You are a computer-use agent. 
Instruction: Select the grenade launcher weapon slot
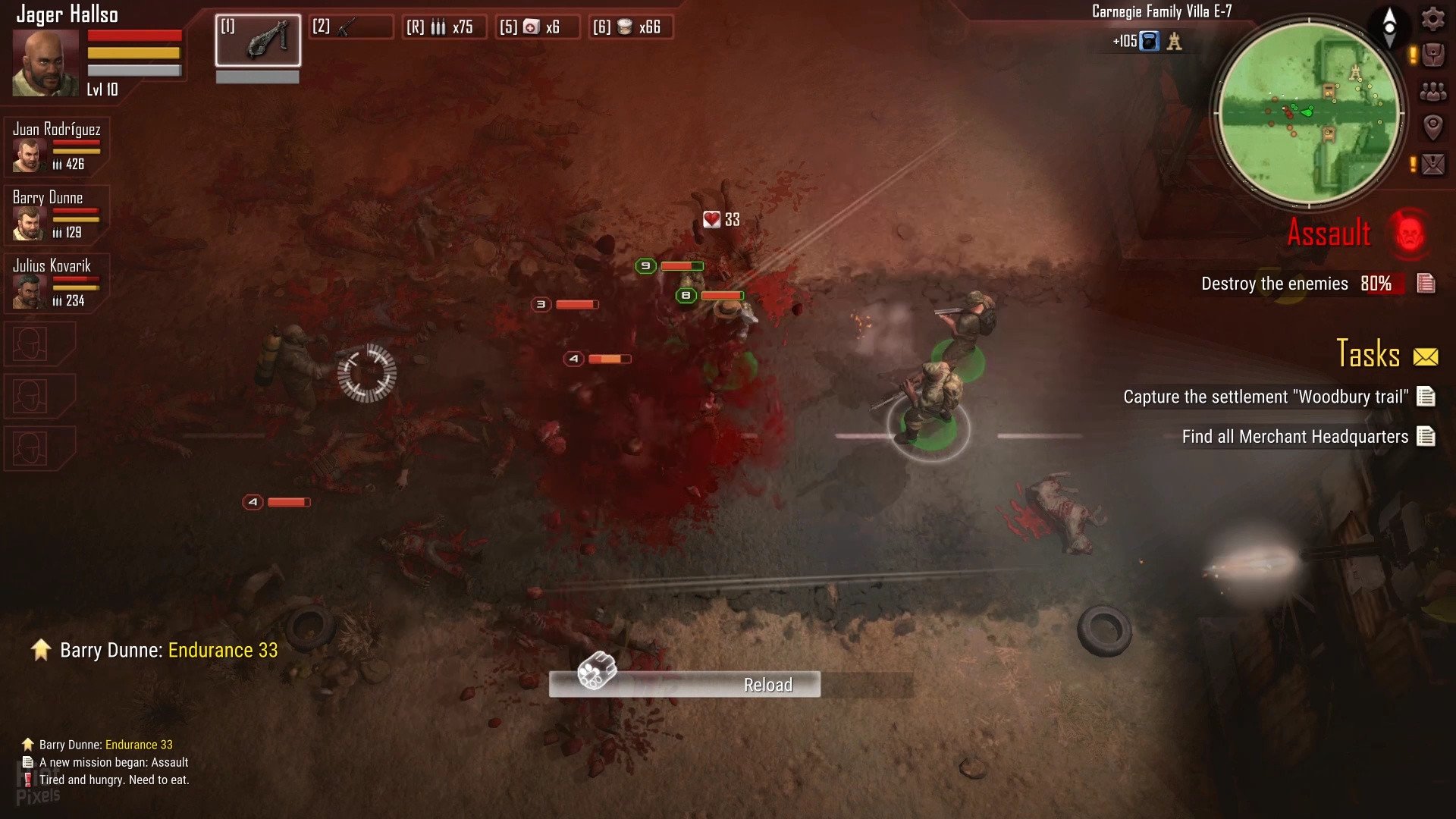click(258, 40)
